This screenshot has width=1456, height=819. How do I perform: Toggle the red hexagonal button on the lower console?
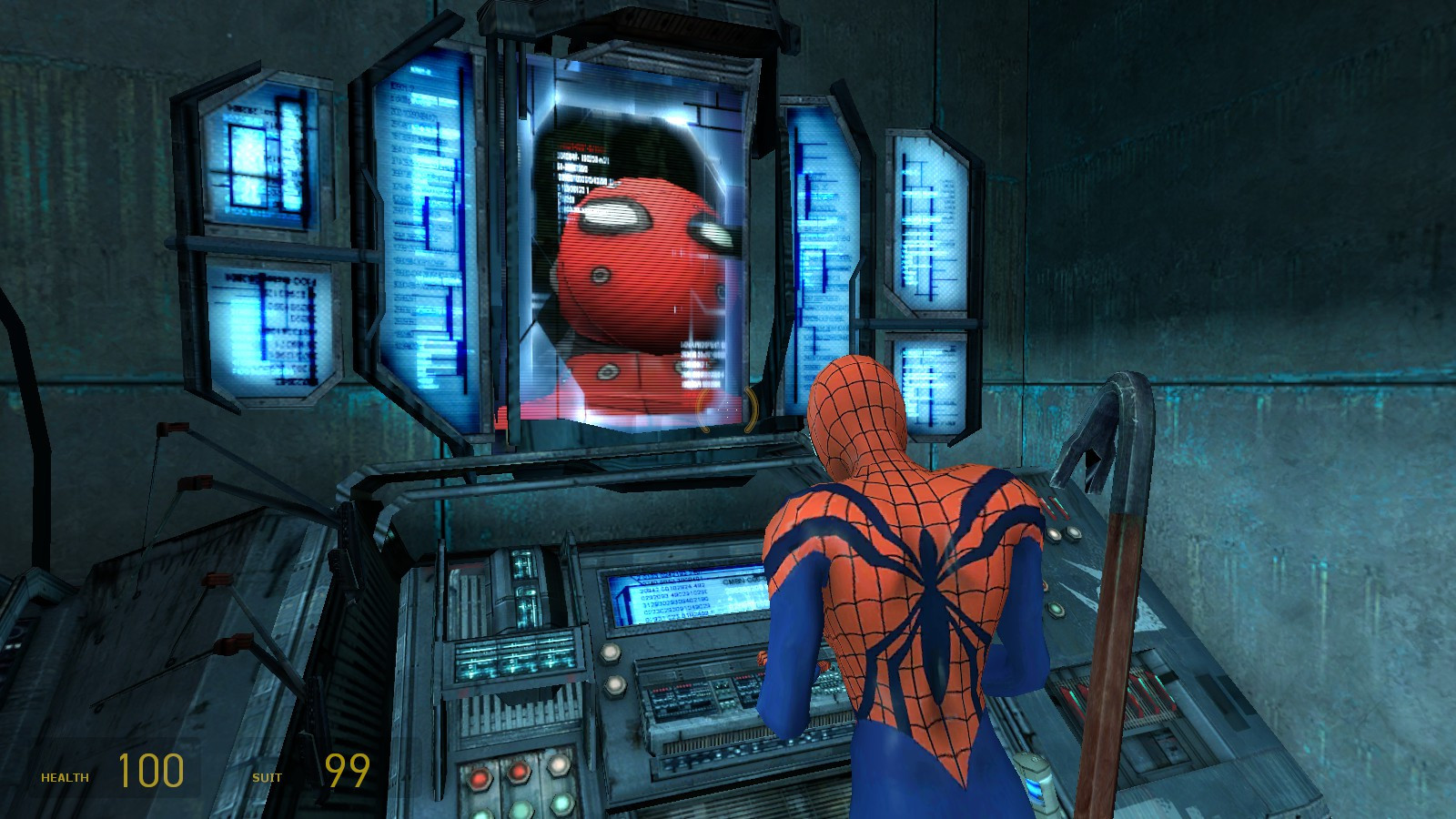[480, 778]
